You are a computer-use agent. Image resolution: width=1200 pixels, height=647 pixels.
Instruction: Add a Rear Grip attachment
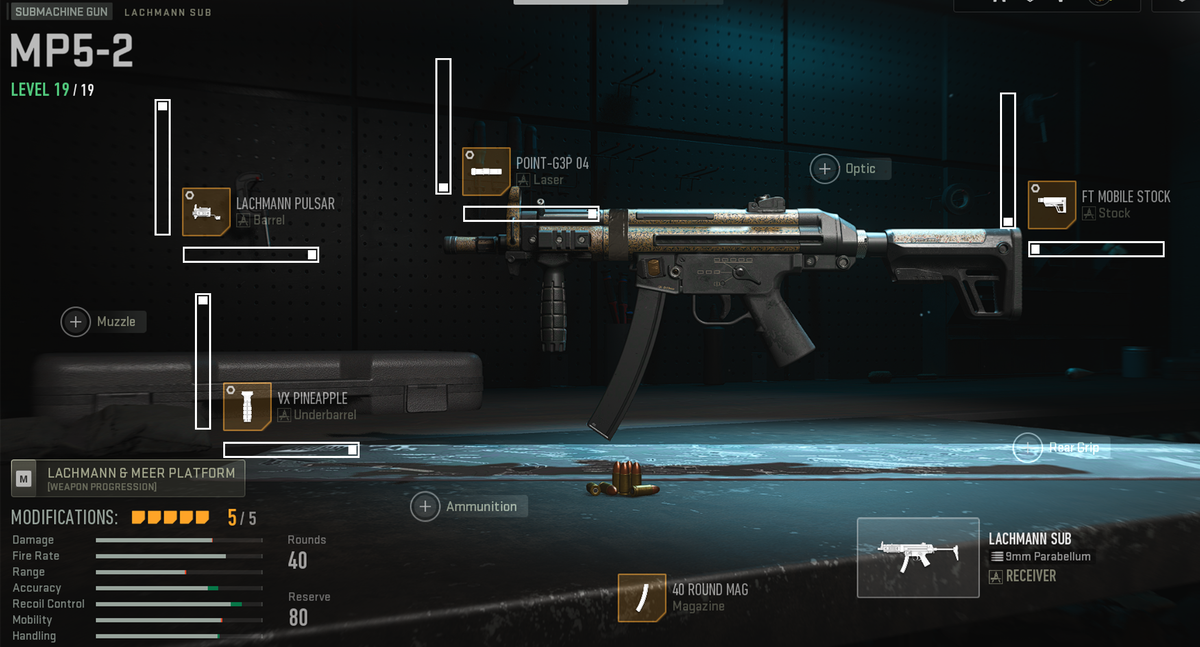[1028, 447]
